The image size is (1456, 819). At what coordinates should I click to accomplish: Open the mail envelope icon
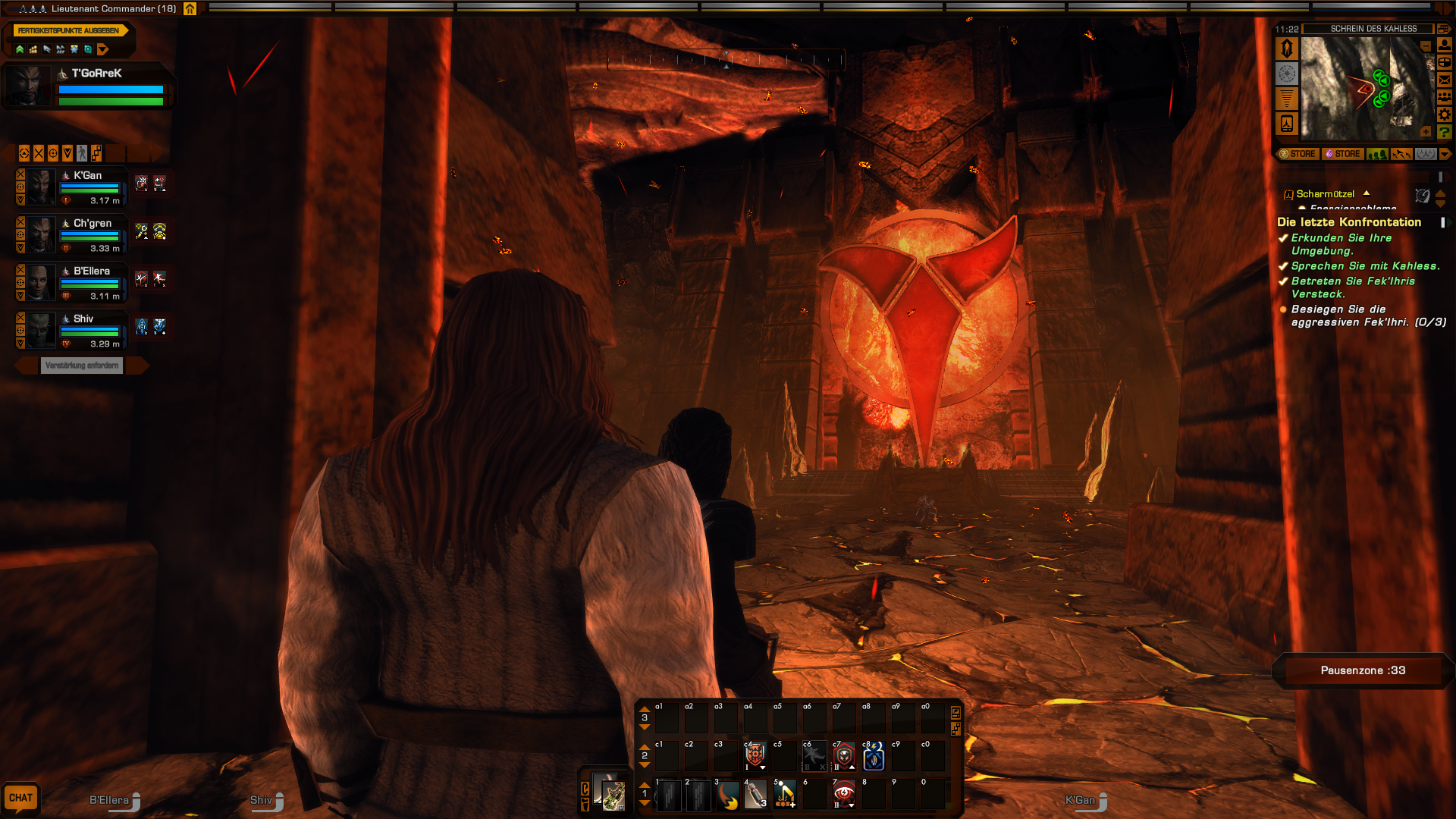pyautogui.click(x=1445, y=80)
